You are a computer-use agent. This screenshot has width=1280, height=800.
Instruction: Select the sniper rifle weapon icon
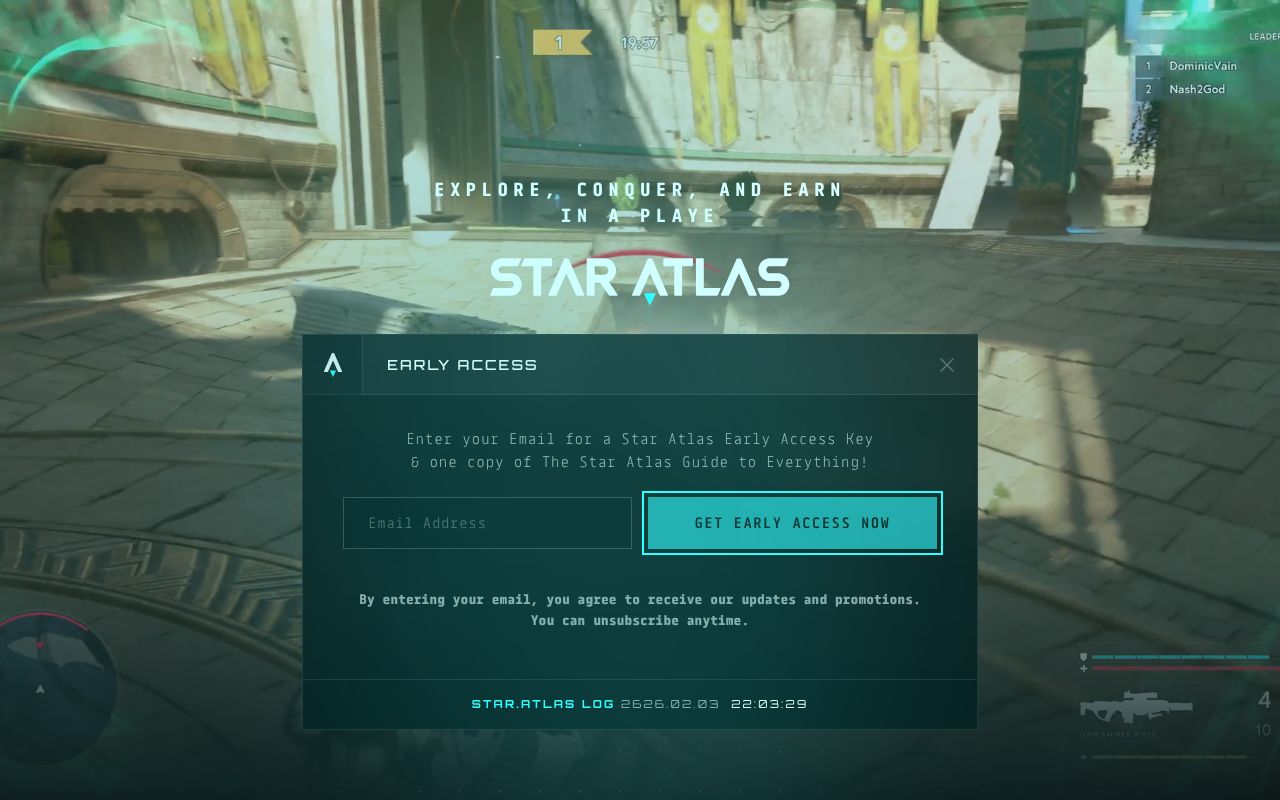1135,706
